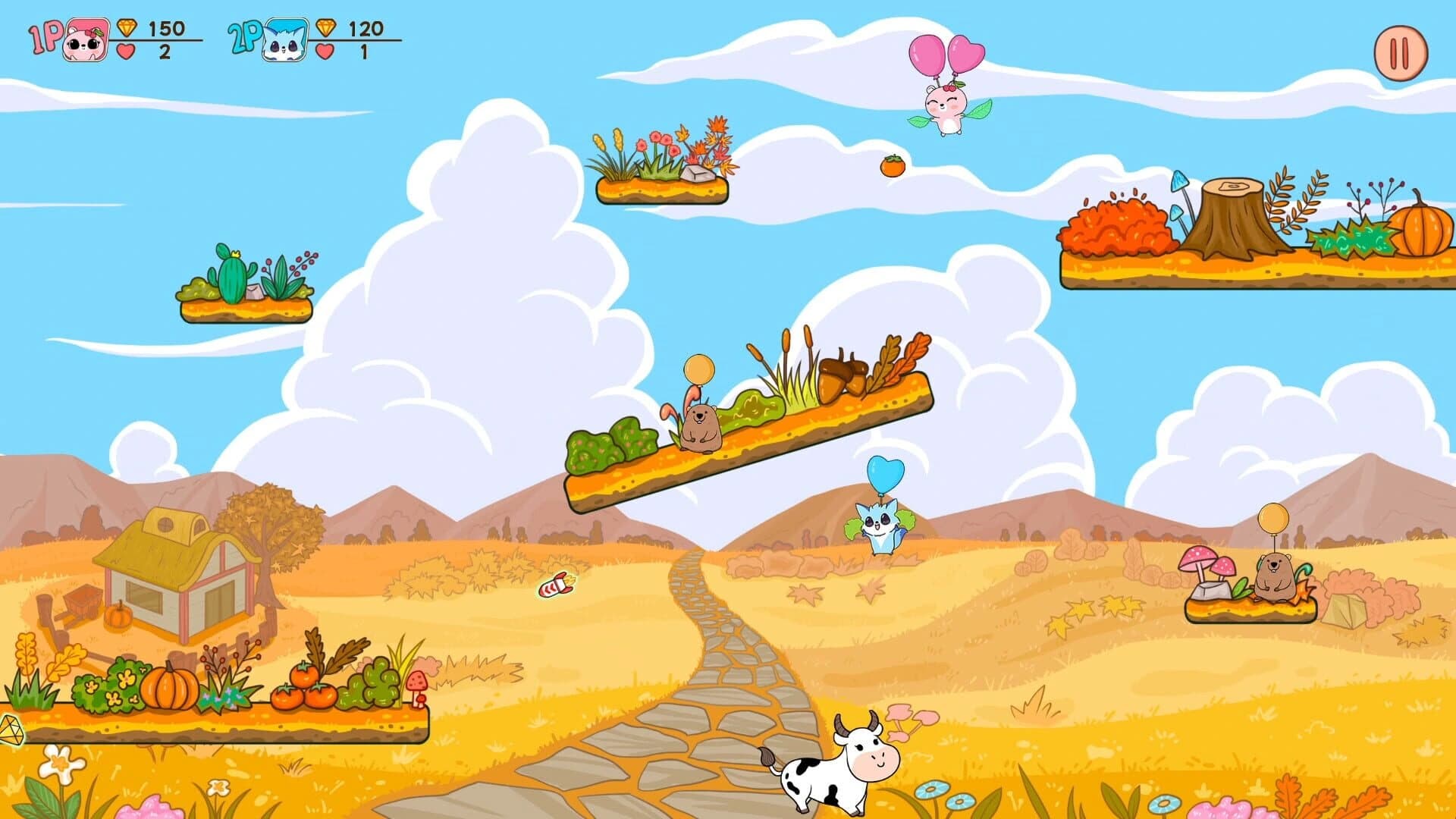Click the rocket power-up above the path
Viewport: 1456px width, 819px height.
point(559,584)
